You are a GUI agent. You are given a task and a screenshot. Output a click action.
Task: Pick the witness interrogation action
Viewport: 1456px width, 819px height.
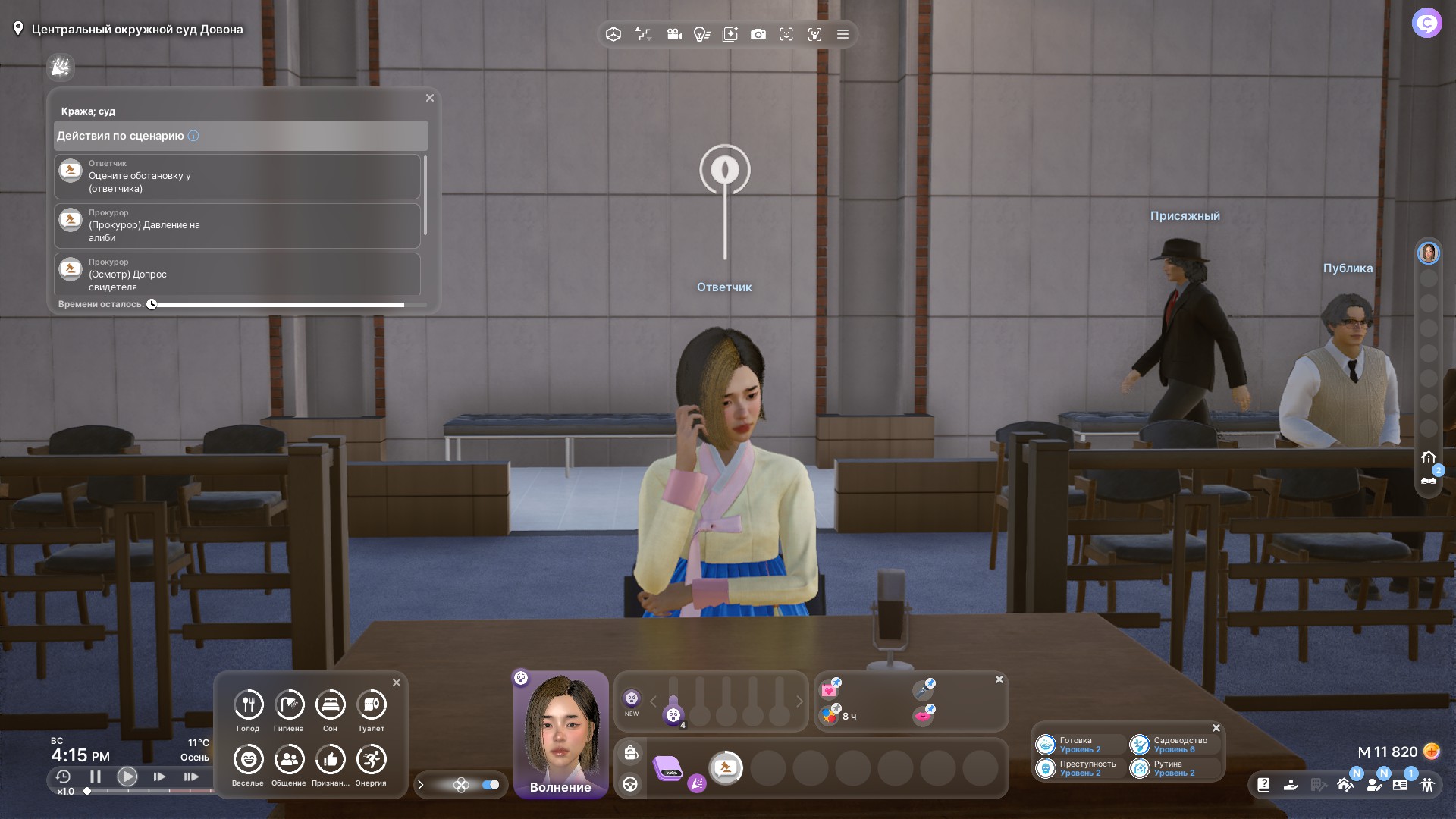[237, 275]
